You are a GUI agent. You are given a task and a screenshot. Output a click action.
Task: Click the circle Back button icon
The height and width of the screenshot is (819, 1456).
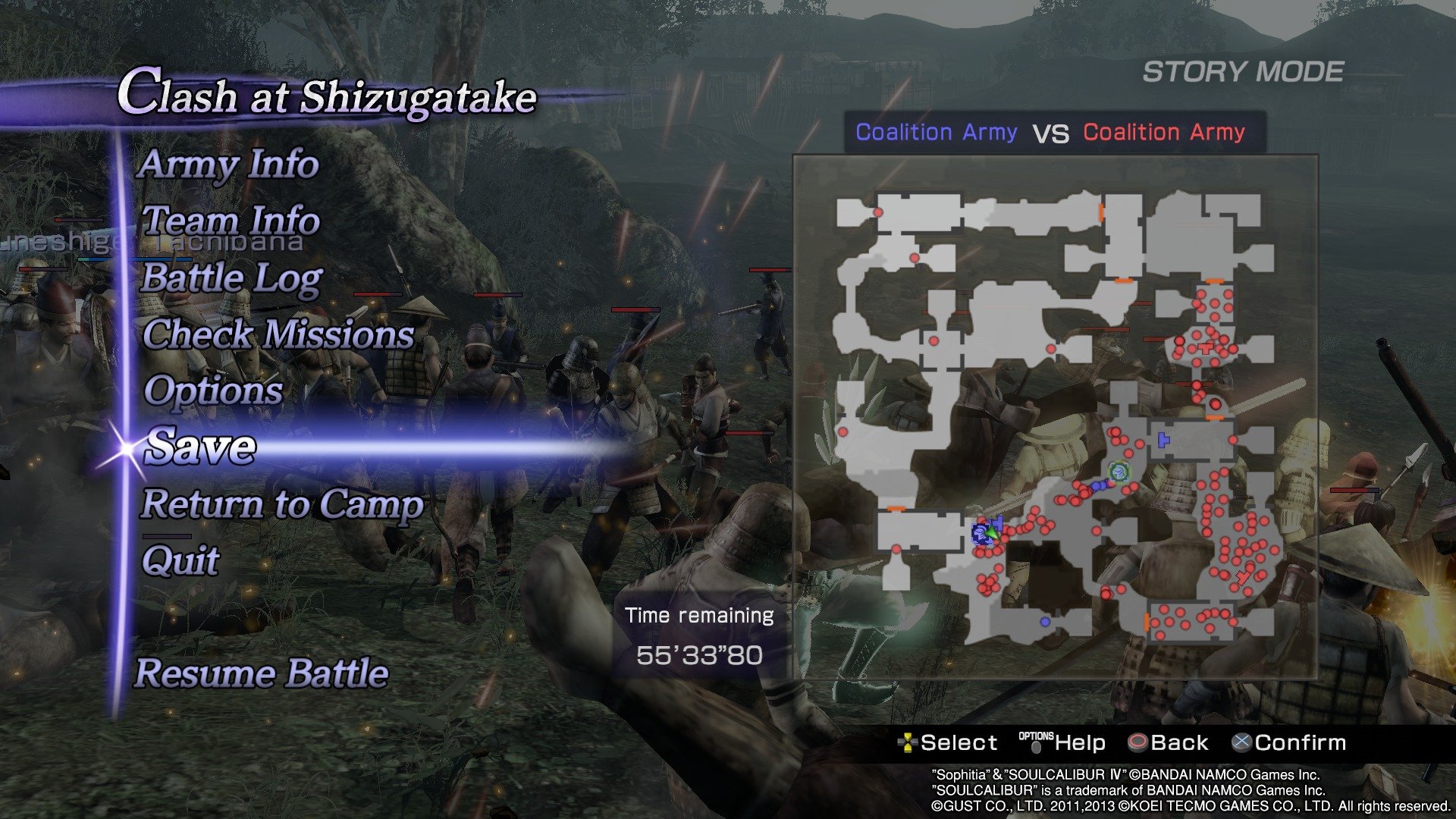click(1137, 742)
